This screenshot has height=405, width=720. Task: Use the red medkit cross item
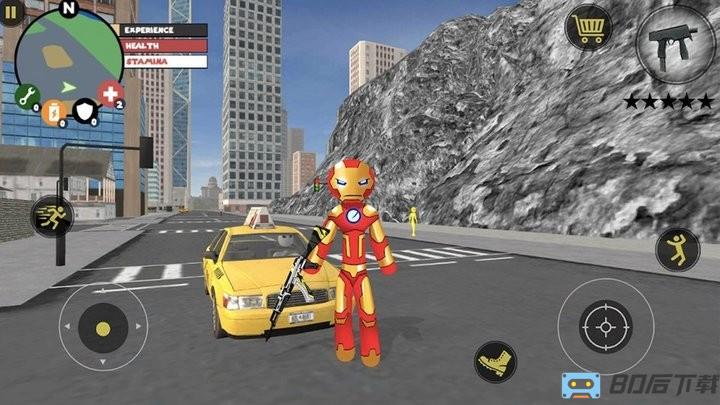[x=110, y=95]
